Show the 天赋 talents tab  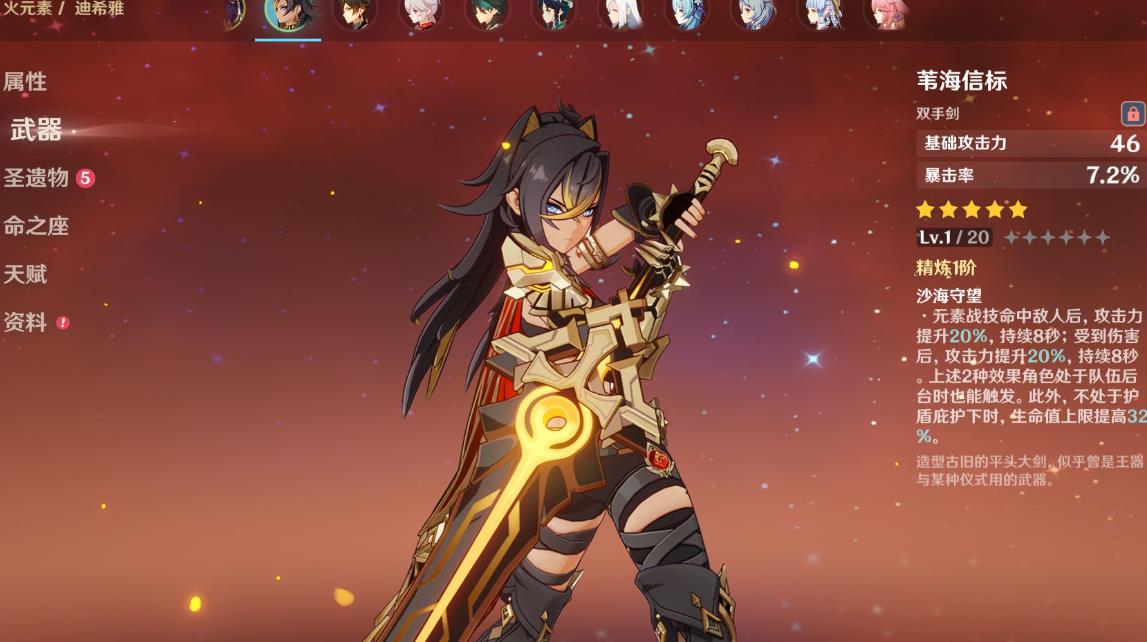click(26, 274)
